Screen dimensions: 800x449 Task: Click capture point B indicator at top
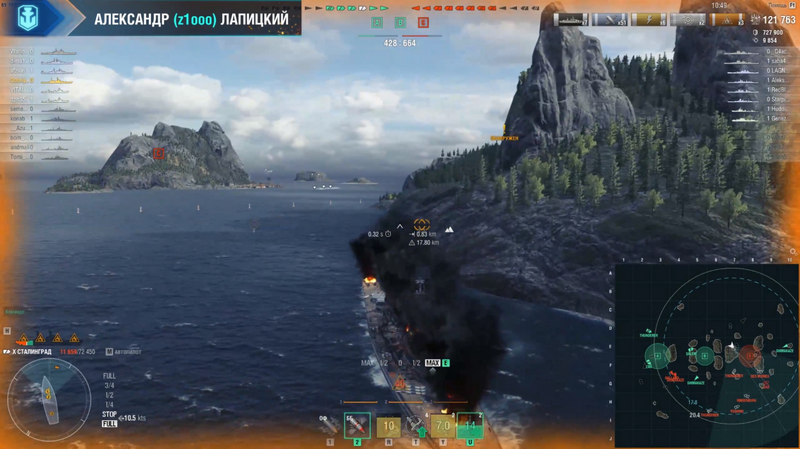(400, 22)
